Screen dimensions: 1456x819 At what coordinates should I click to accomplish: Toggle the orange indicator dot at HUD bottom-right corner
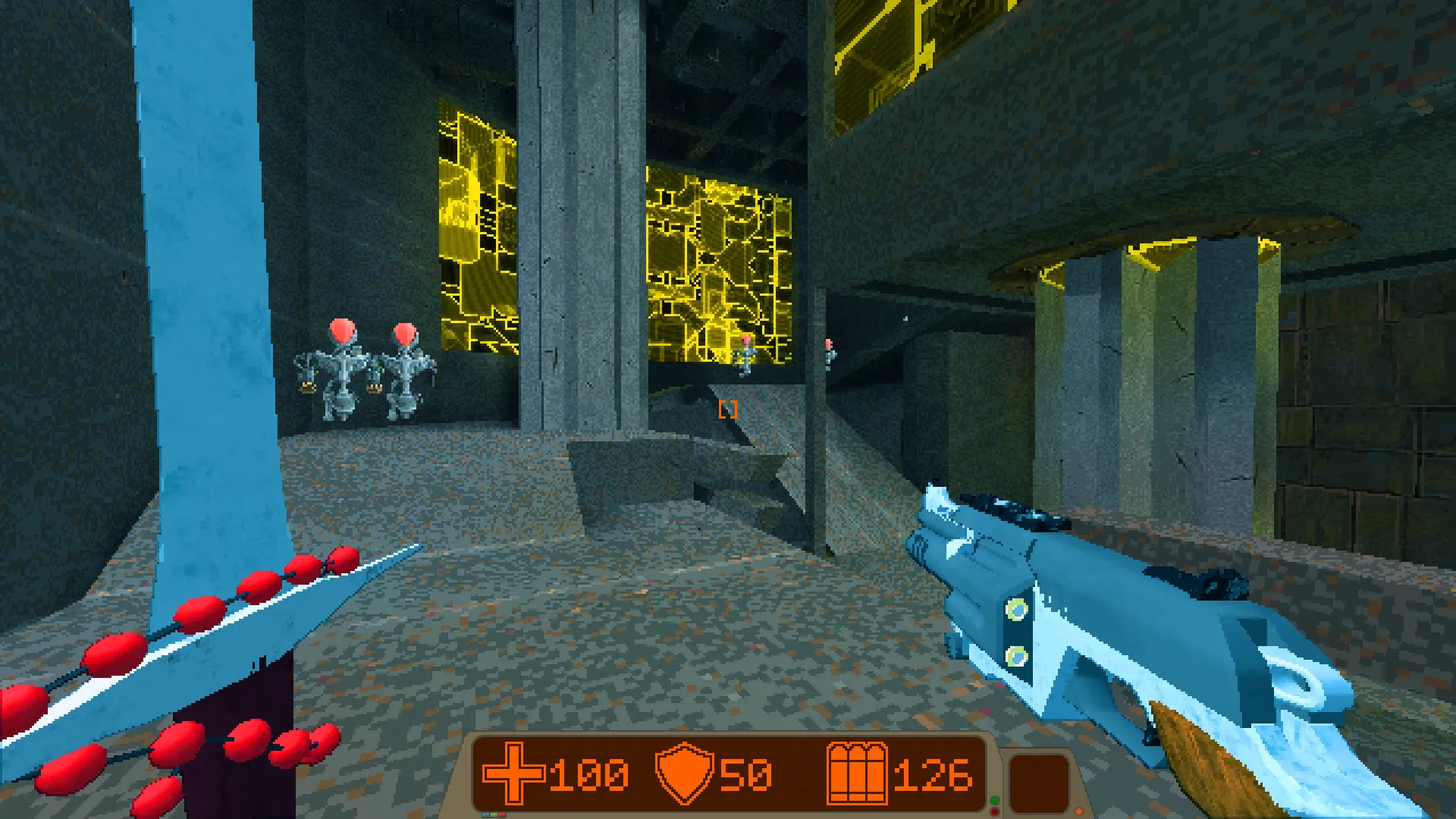coord(1079,810)
